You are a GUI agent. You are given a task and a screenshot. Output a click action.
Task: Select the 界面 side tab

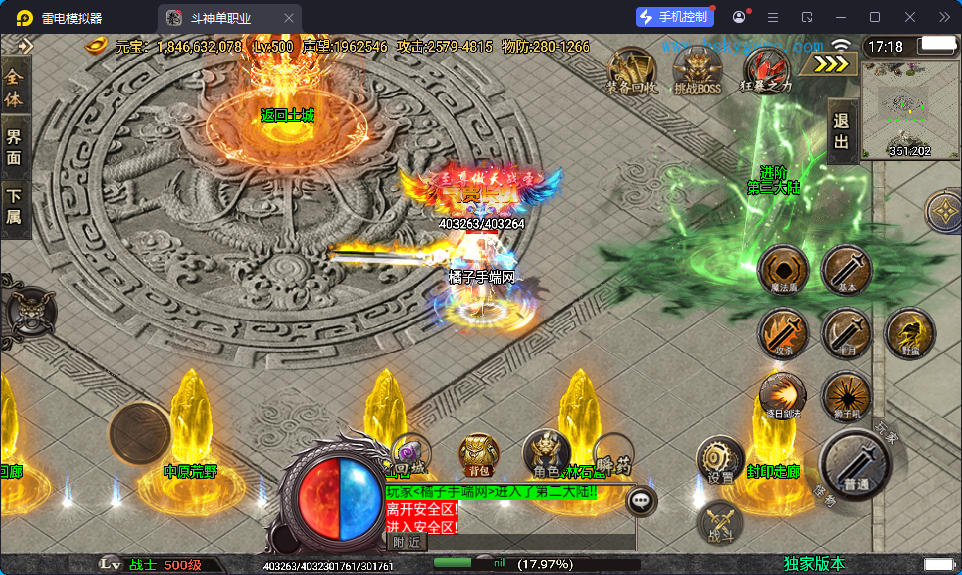click(14, 147)
